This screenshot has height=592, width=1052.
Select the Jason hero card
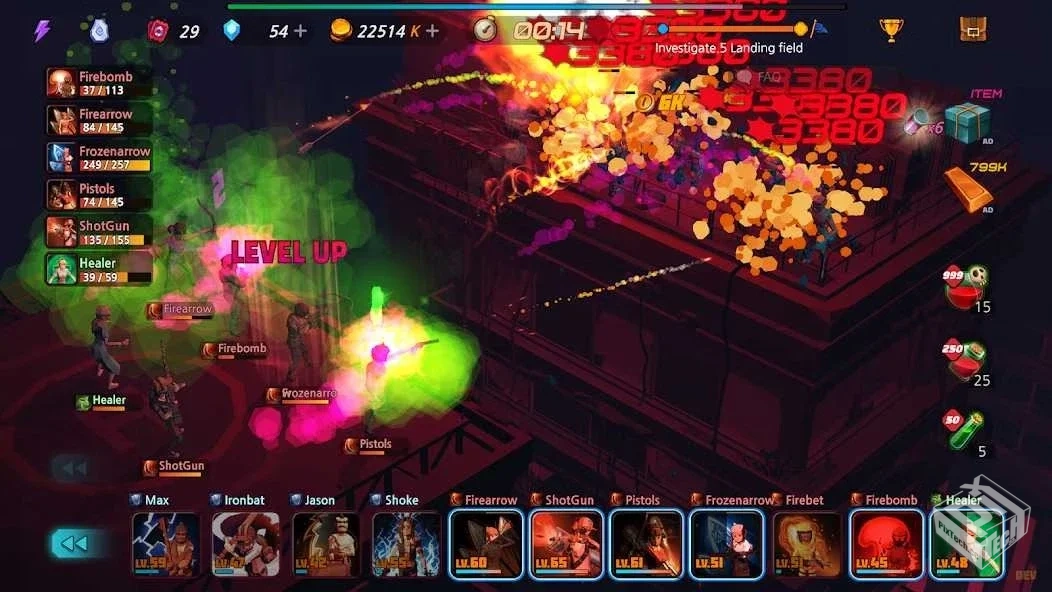tap(326, 545)
